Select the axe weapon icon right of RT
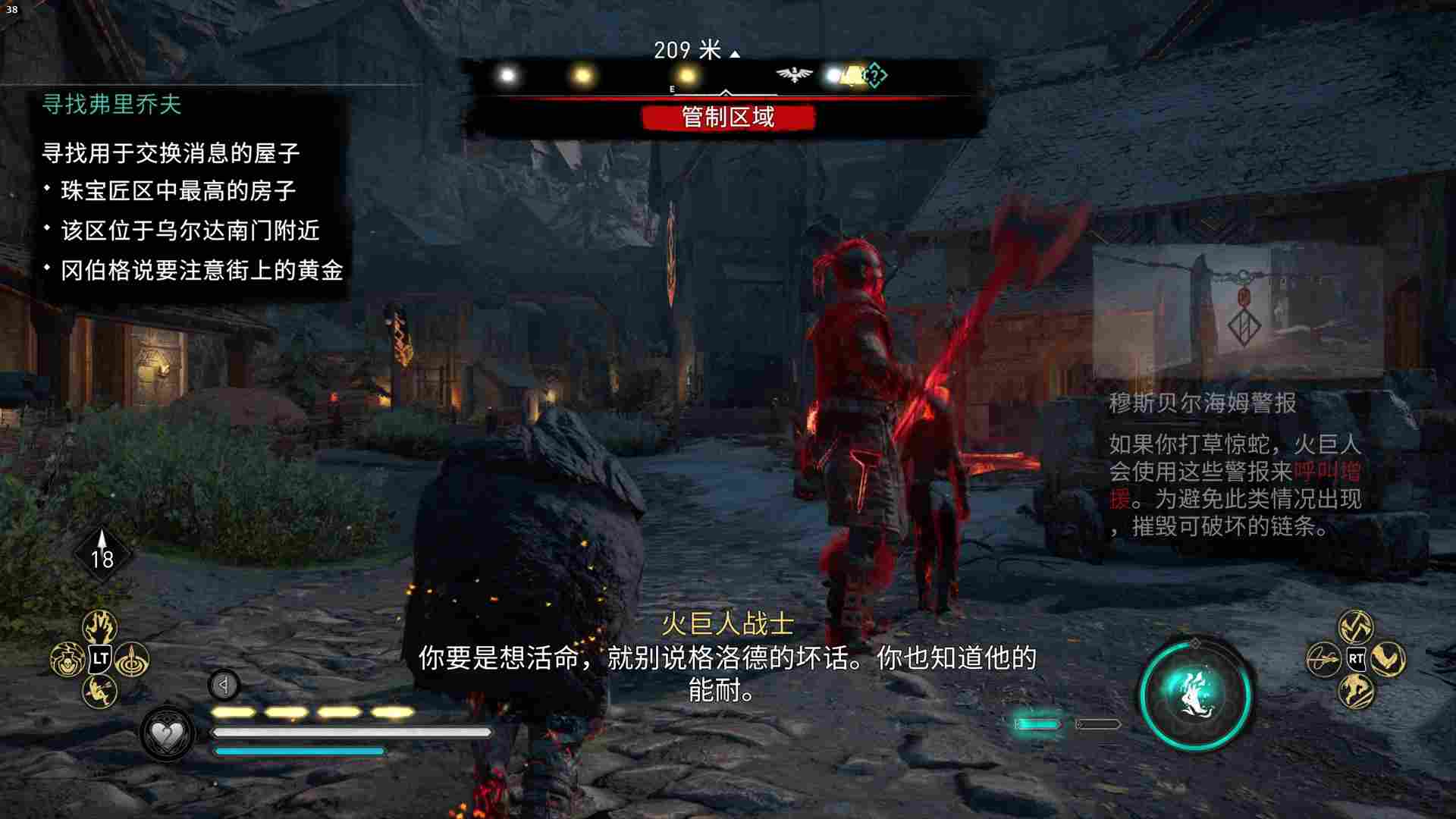Screen dimensions: 1456x819 pyautogui.click(x=1389, y=661)
